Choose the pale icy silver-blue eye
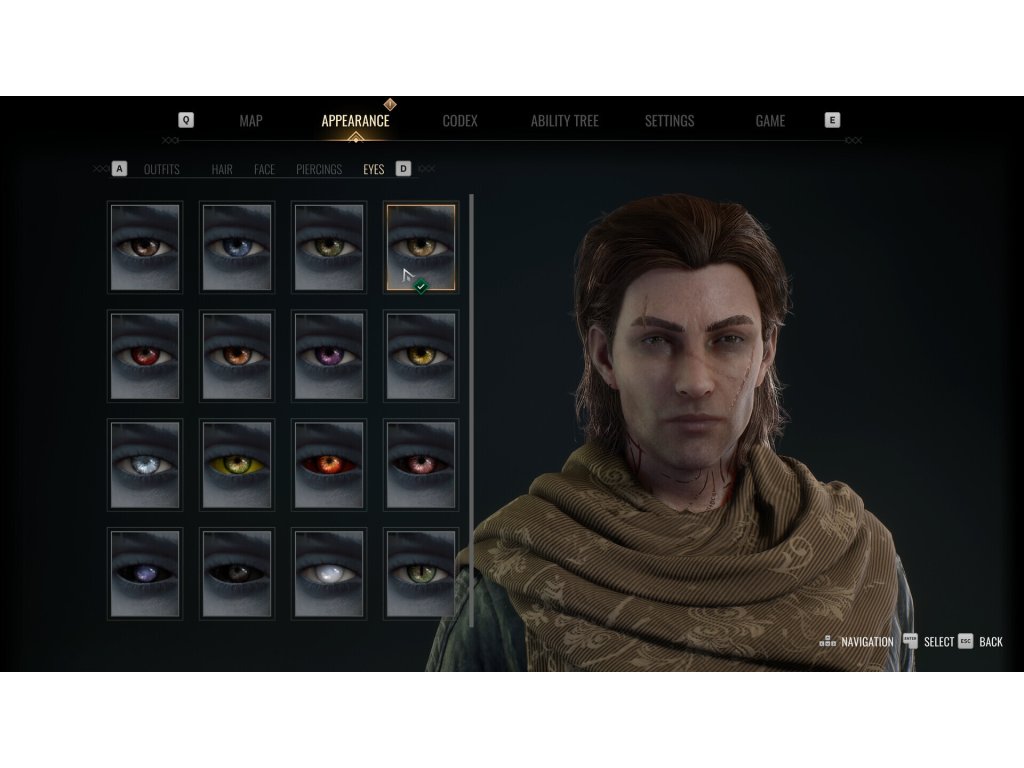 pos(145,464)
